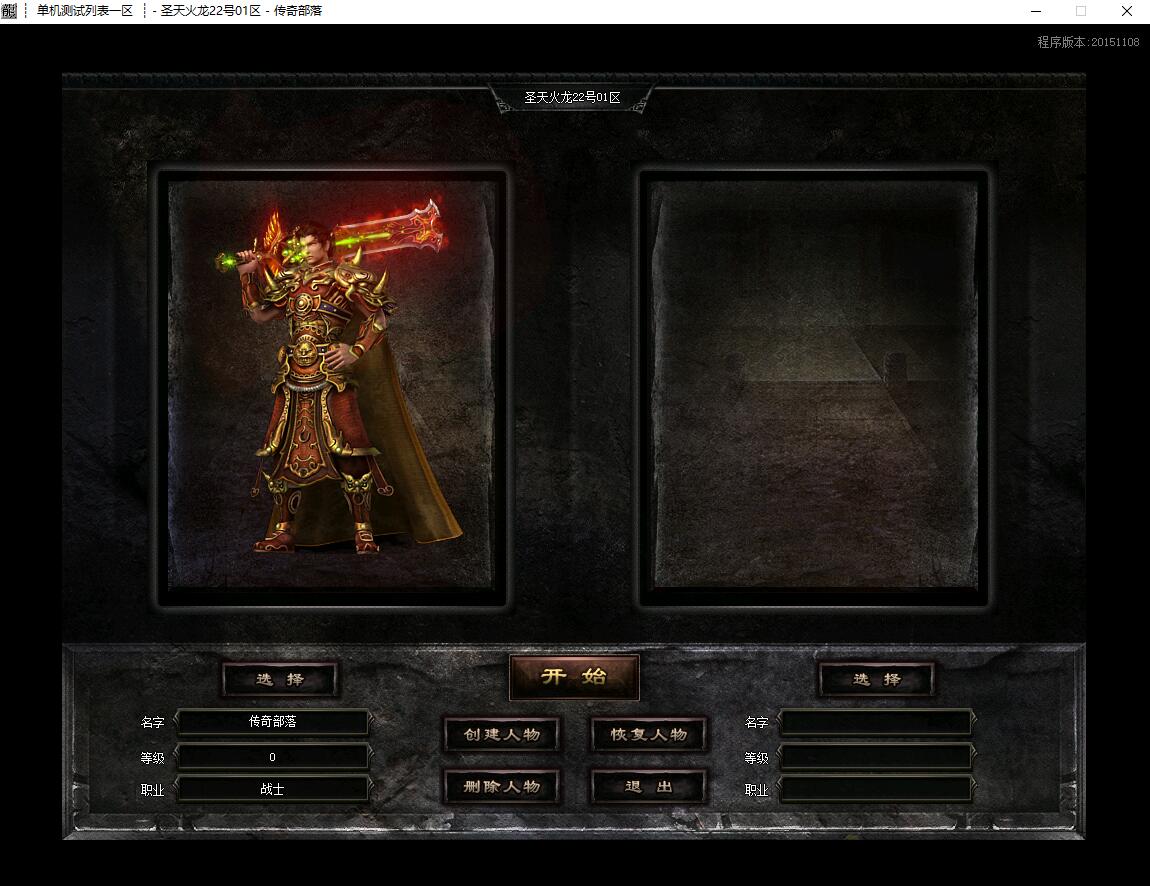Select 删除人物 to delete the character
Image resolution: width=1150 pixels, height=886 pixels.
click(x=501, y=787)
